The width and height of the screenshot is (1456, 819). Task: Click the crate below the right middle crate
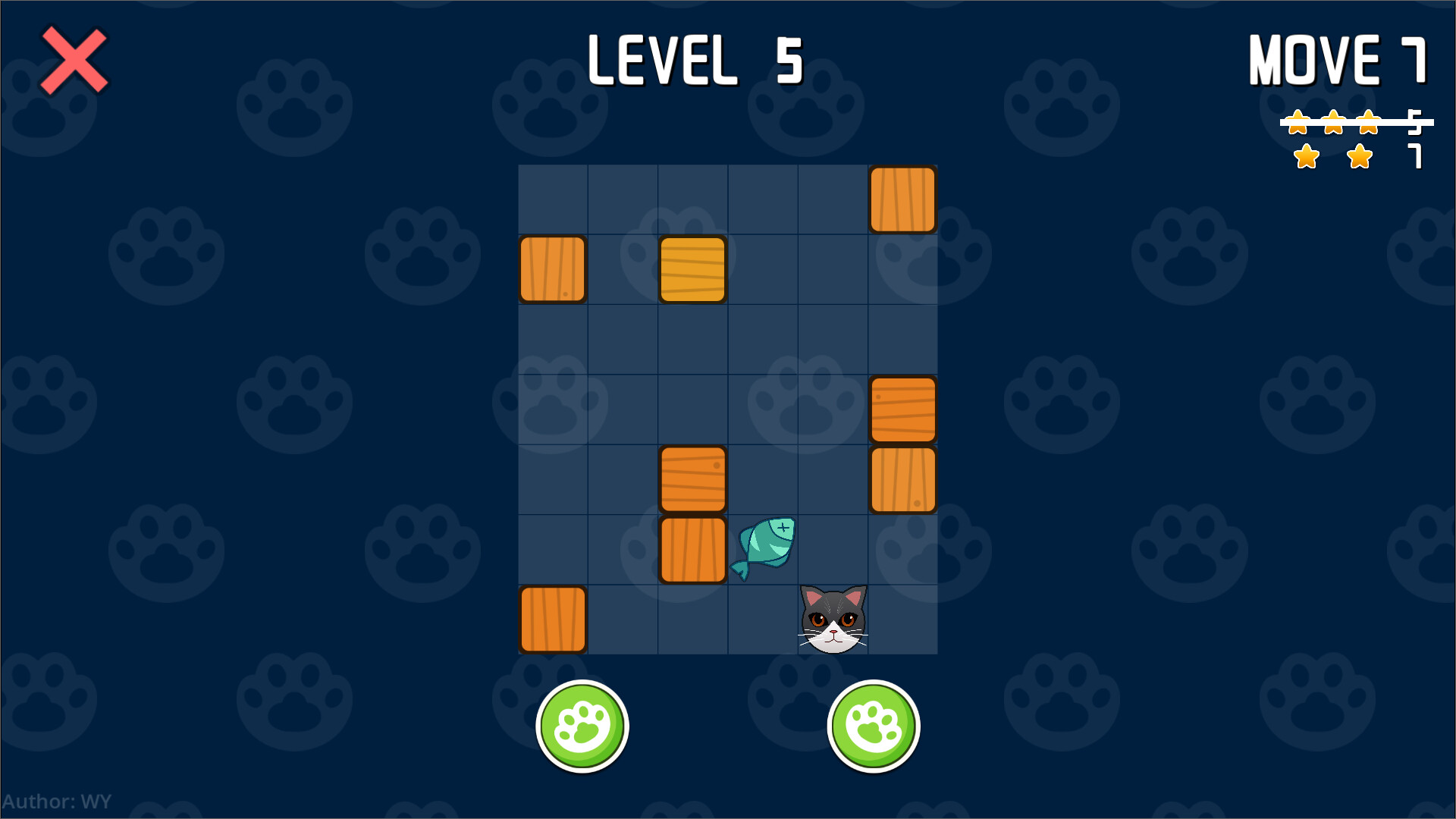(902, 479)
